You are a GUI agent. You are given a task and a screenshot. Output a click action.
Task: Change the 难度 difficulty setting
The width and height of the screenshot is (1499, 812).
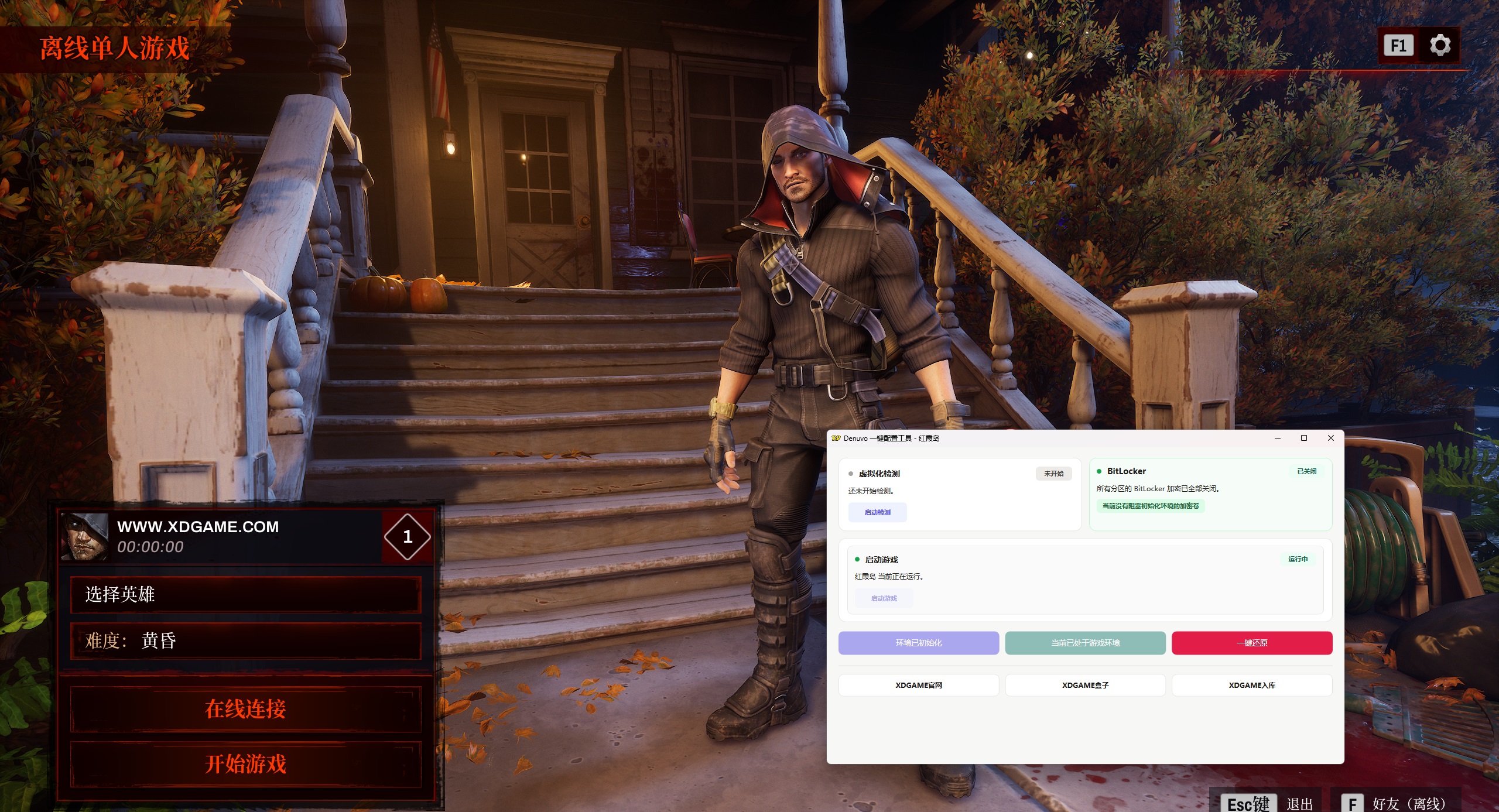click(245, 641)
